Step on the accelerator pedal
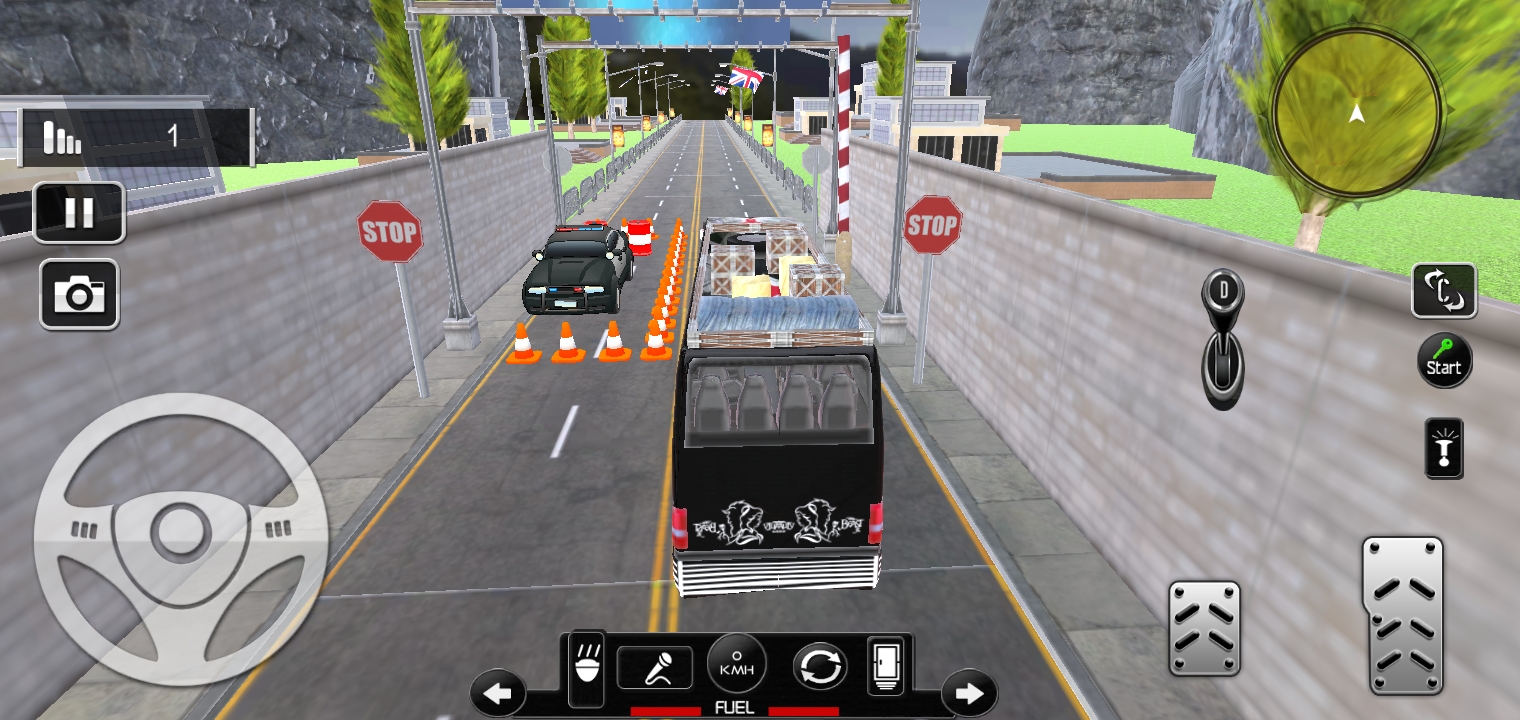Viewport: 1520px width, 720px height. [x=1403, y=615]
